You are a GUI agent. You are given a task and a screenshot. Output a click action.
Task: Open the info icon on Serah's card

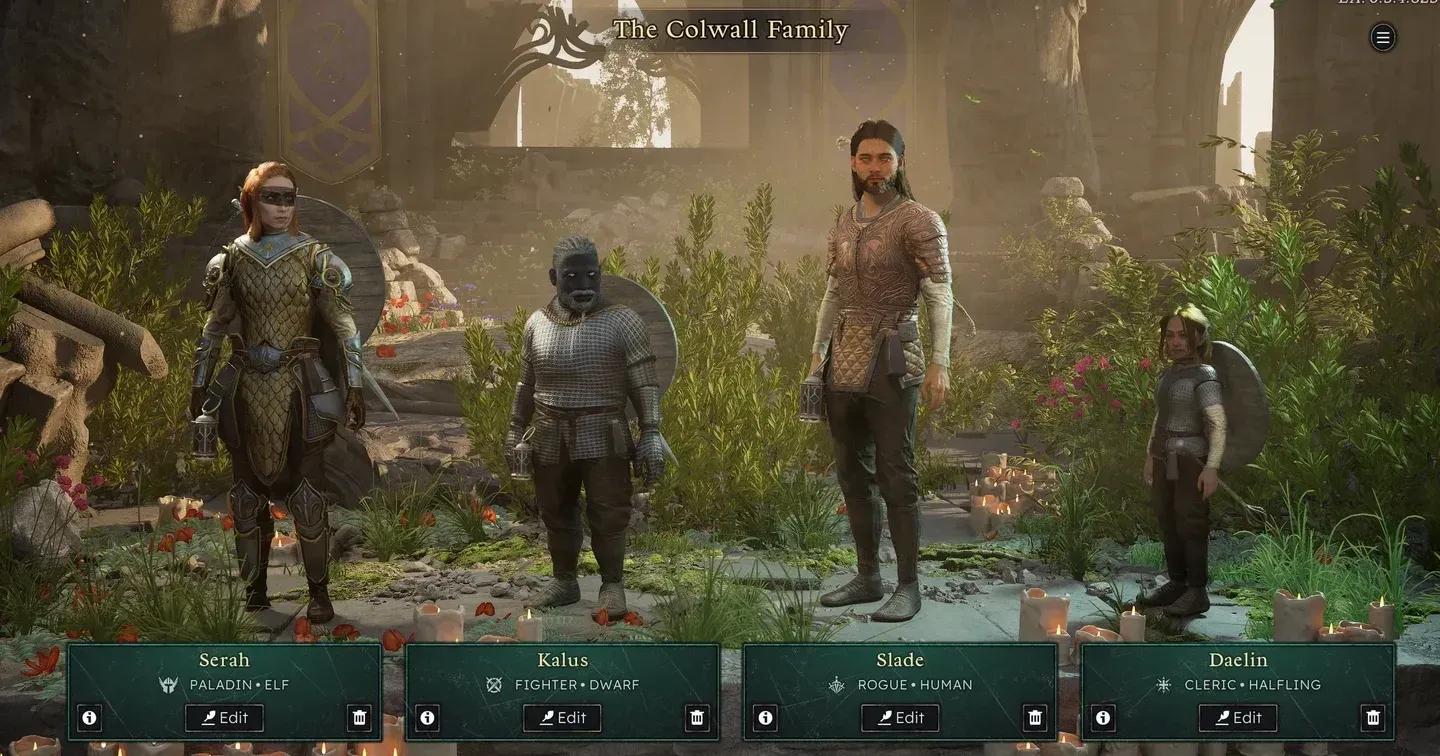89,717
